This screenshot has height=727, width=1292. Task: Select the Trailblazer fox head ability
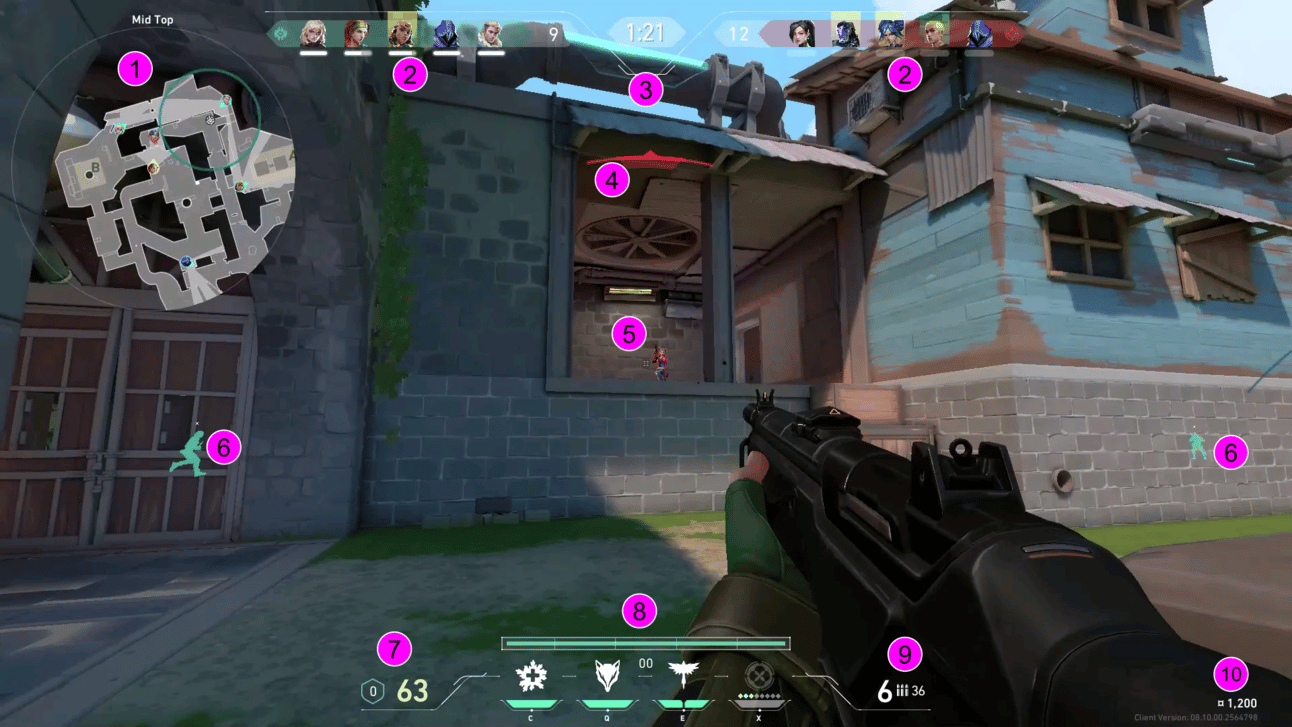coord(607,677)
